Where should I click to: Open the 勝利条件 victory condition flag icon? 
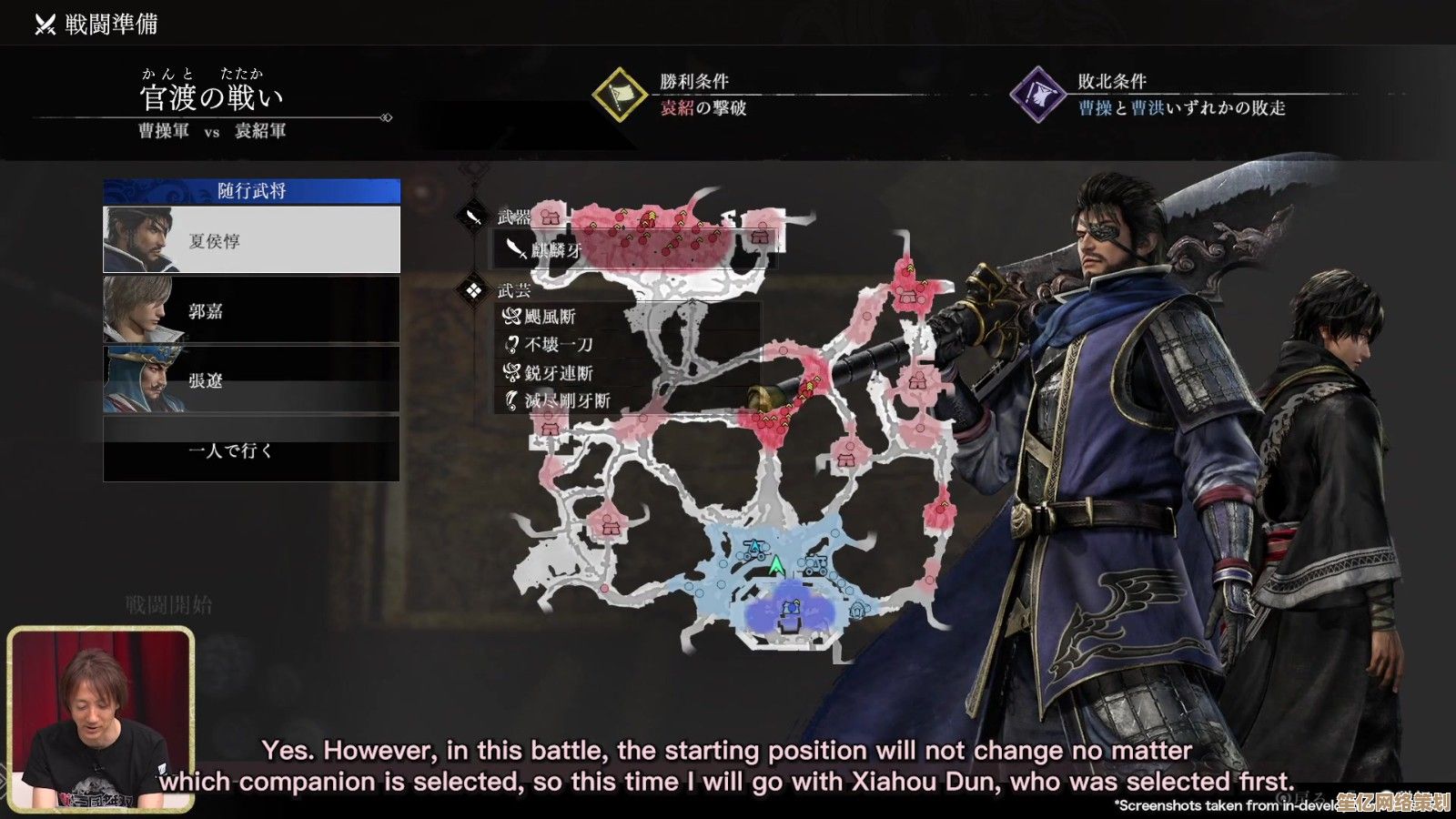620,95
